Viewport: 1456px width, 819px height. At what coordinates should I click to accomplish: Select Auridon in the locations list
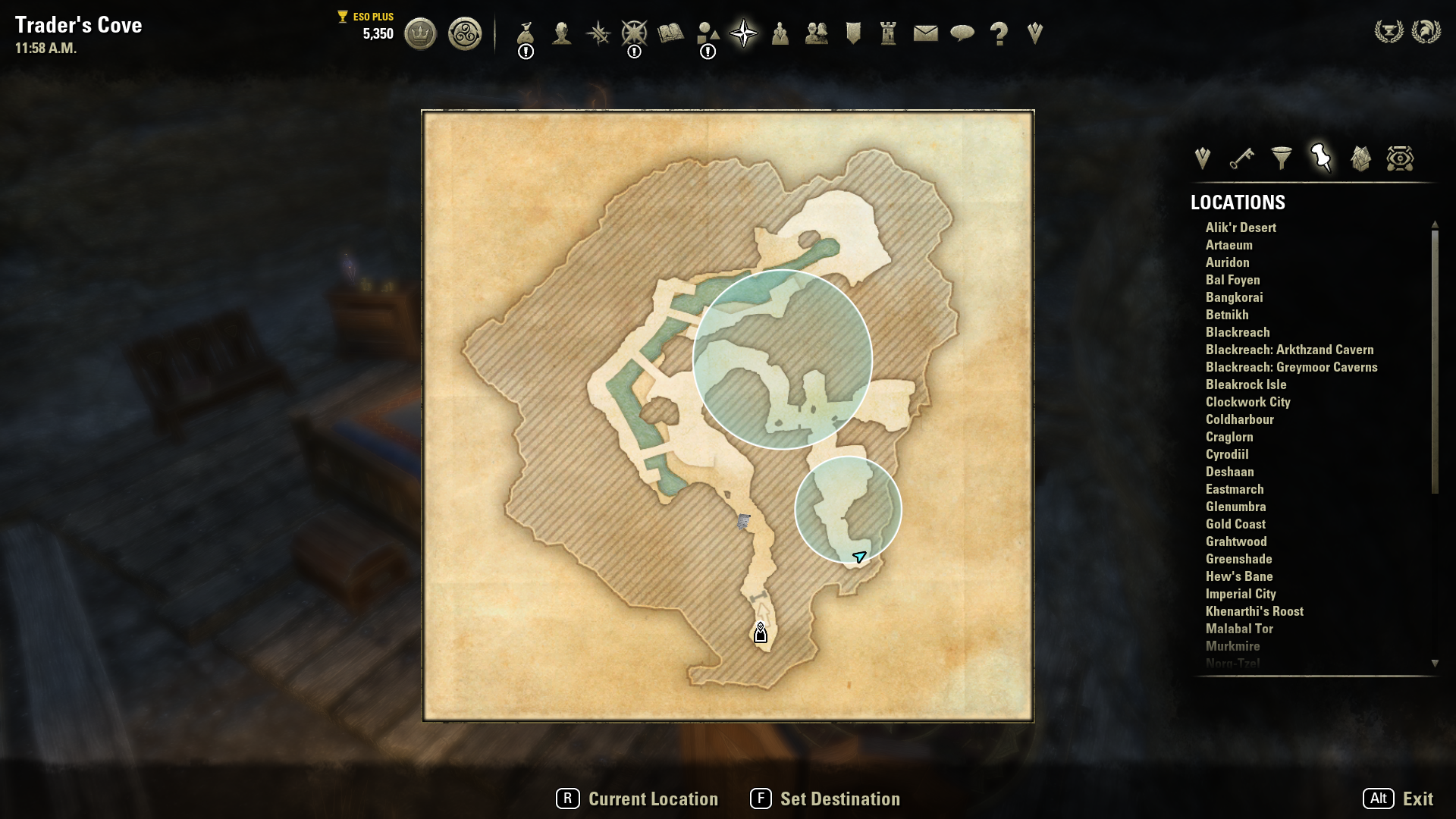click(1227, 262)
